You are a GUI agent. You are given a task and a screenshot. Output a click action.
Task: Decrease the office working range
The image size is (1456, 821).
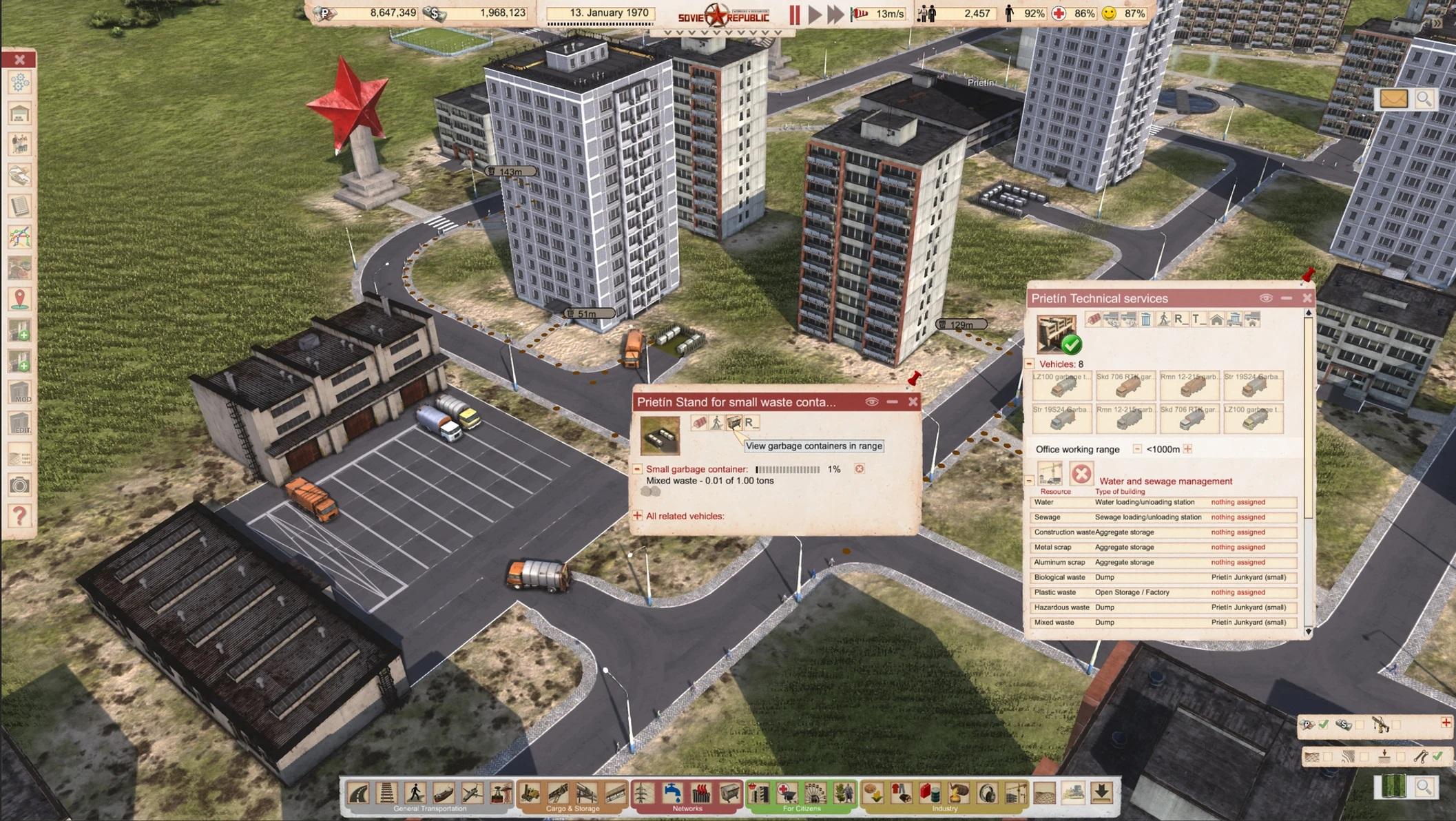point(1137,449)
